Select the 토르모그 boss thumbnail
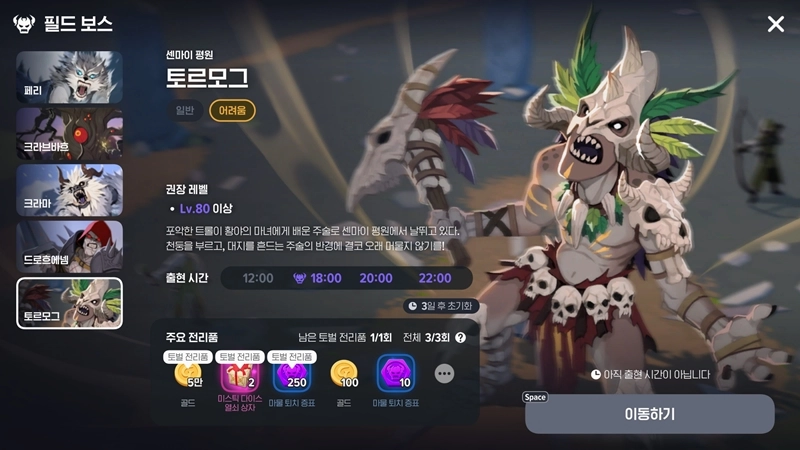This screenshot has height=450, width=800. (70, 304)
